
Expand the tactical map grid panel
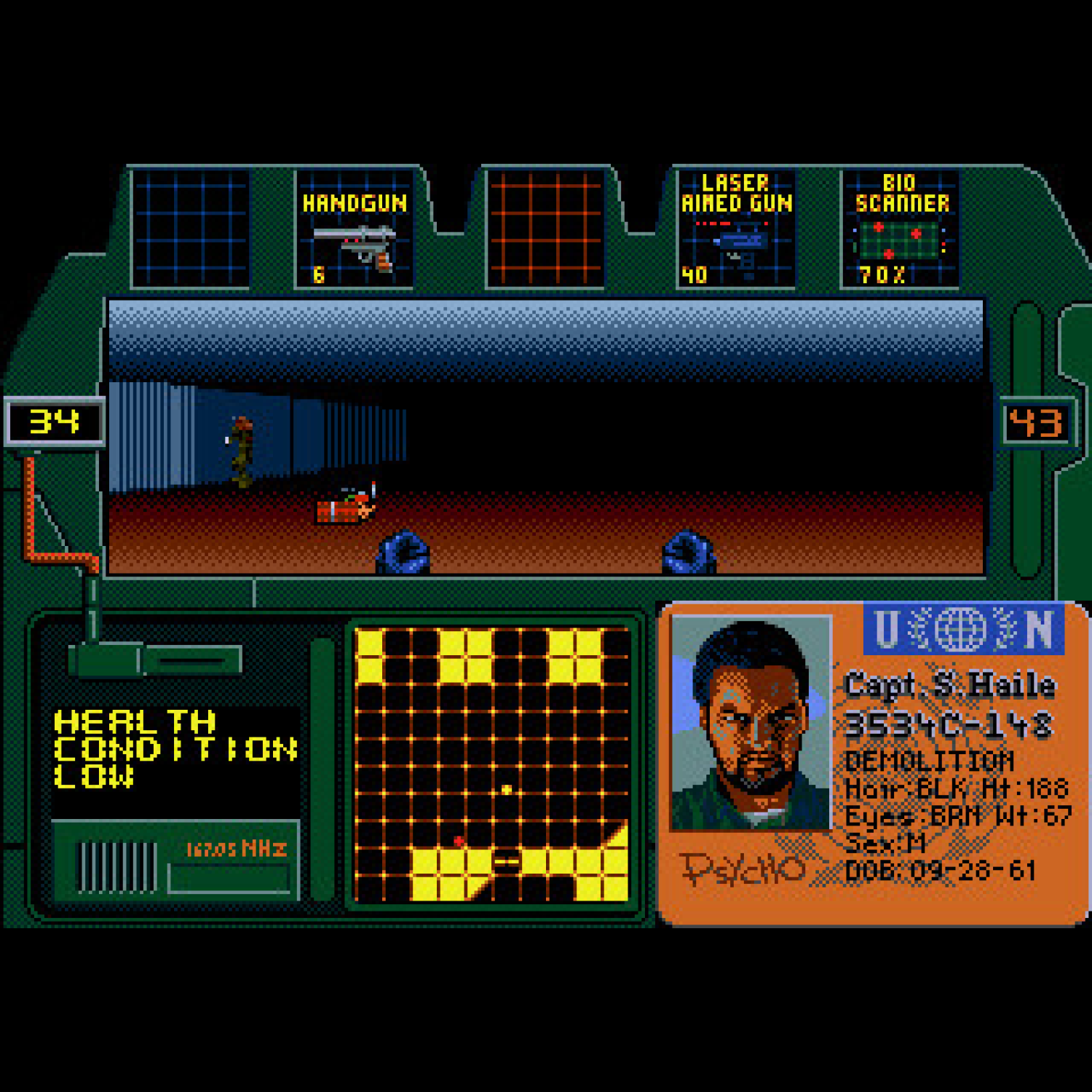tap(491, 764)
